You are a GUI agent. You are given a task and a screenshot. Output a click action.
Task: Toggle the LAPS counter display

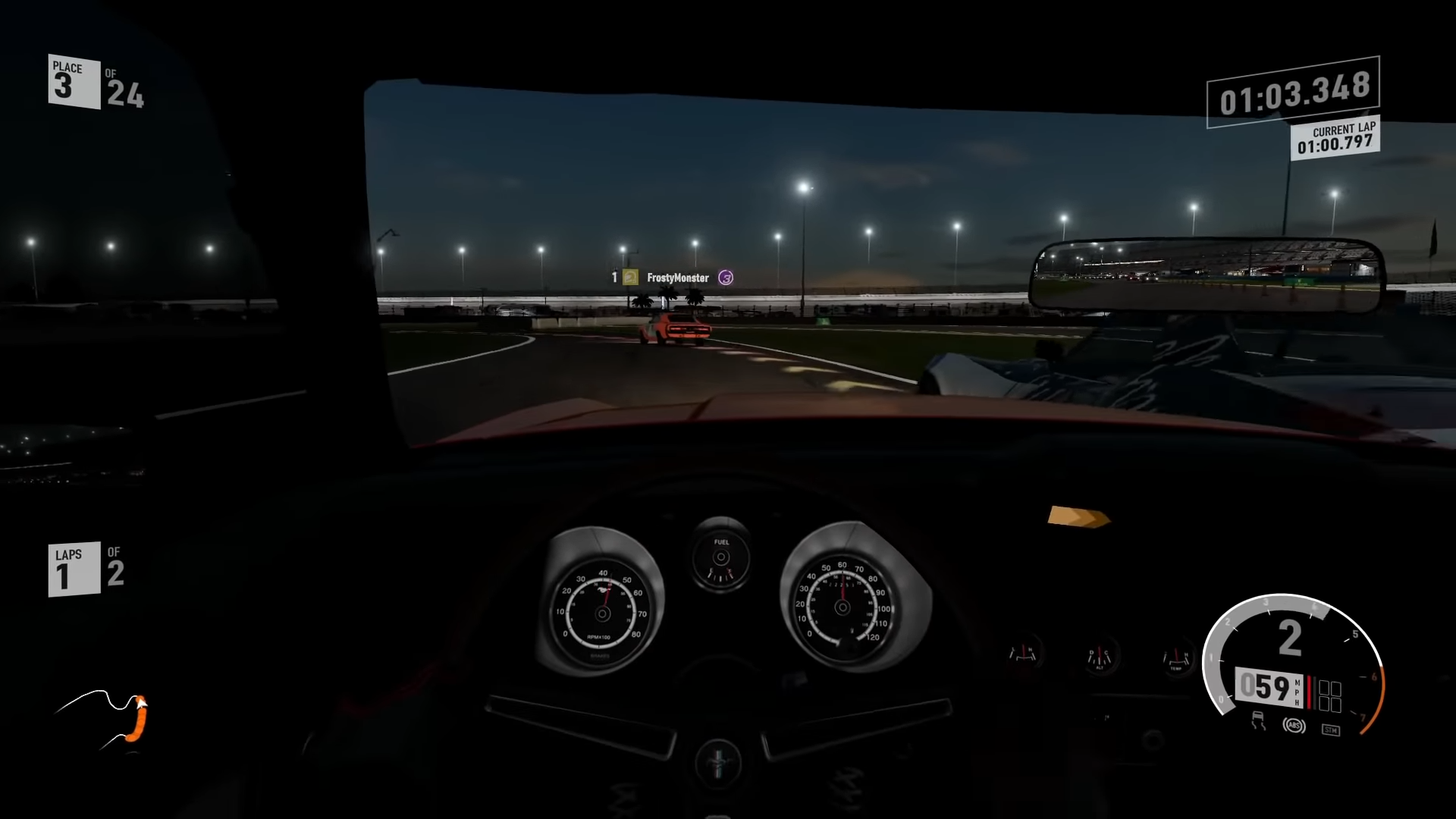pos(73,568)
